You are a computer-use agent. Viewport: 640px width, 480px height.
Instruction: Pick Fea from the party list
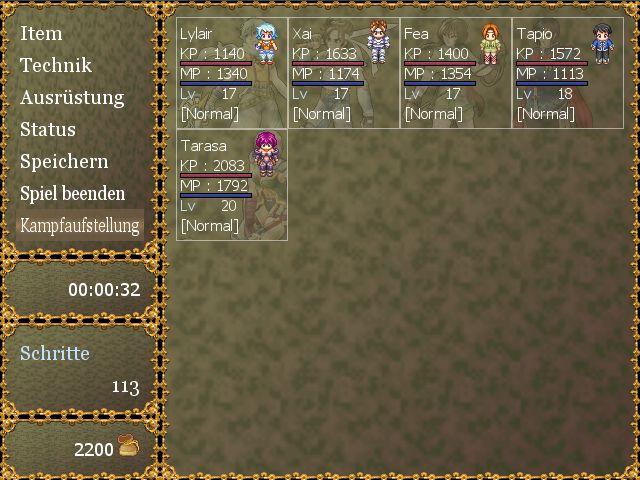coord(456,72)
